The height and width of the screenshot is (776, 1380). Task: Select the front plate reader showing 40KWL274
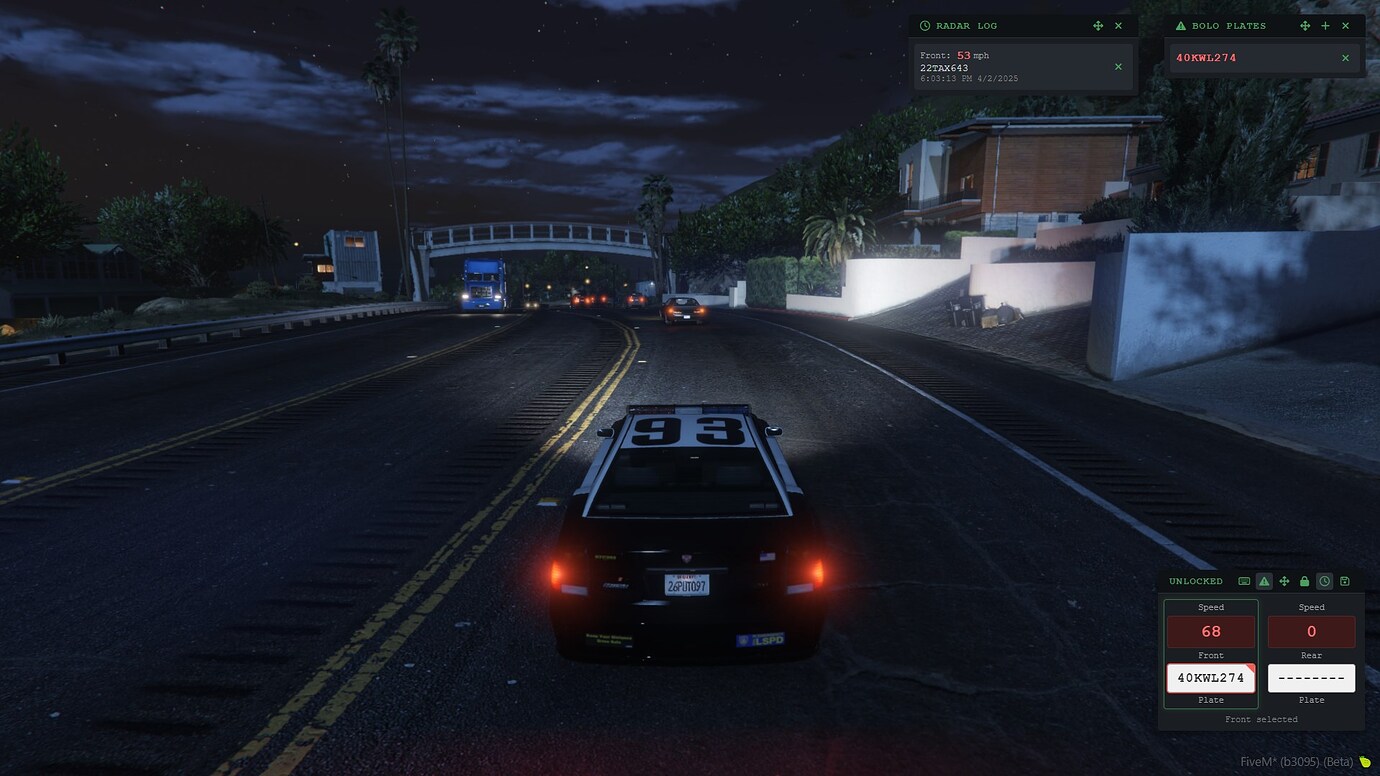pyautogui.click(x=1210, y=678)
